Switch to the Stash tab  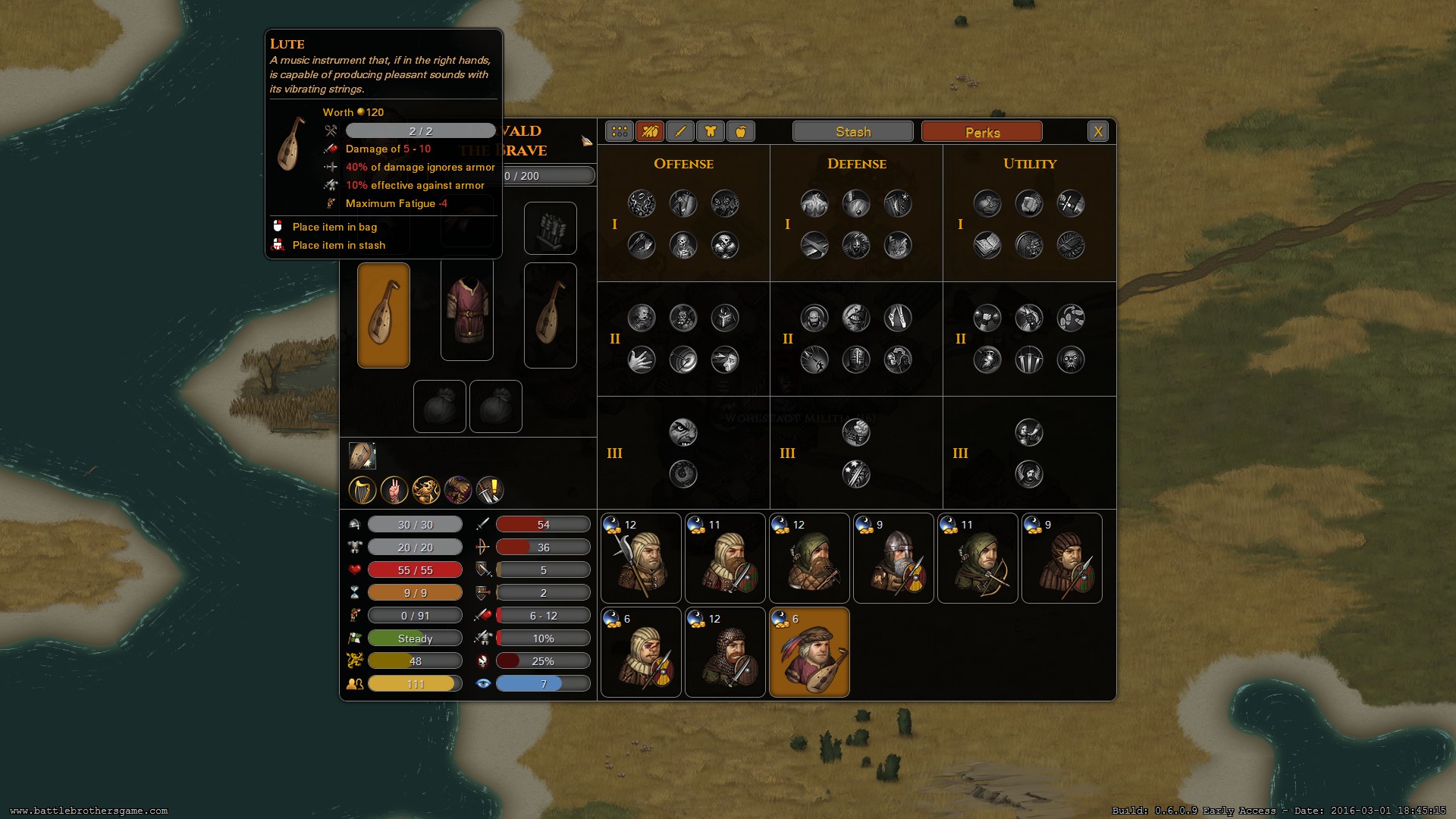(x=852, y=132)
